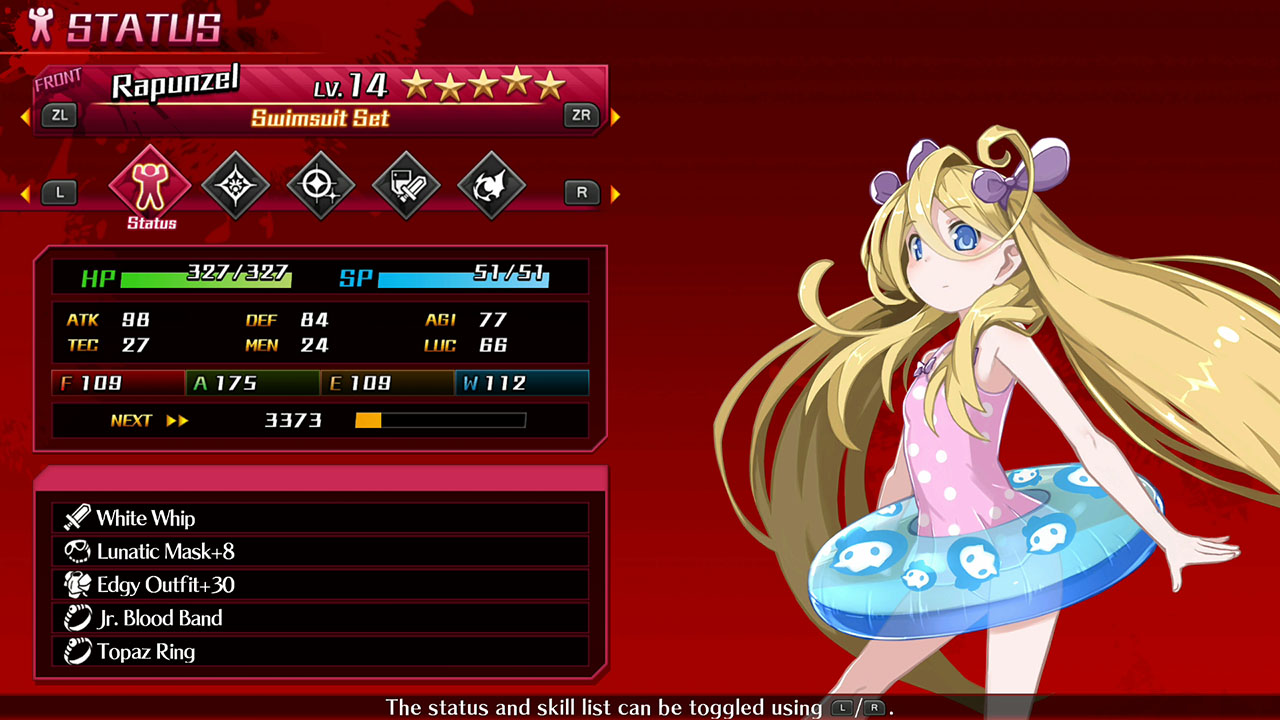
Task: Toggle to the skill list with the R button
Action: (581, 192)
